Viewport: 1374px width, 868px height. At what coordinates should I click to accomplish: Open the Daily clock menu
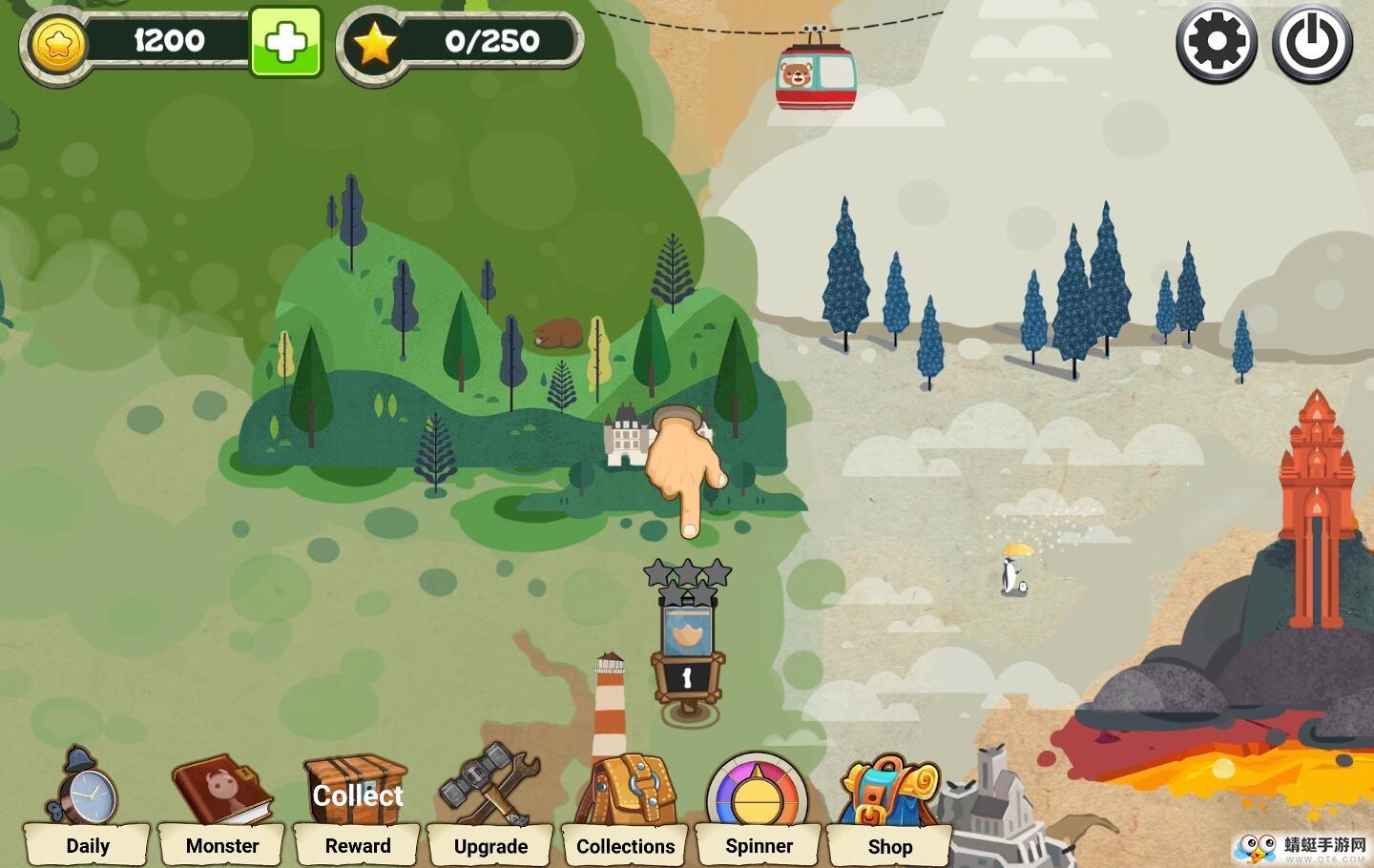pyautogui.click(x=87, y=807)
